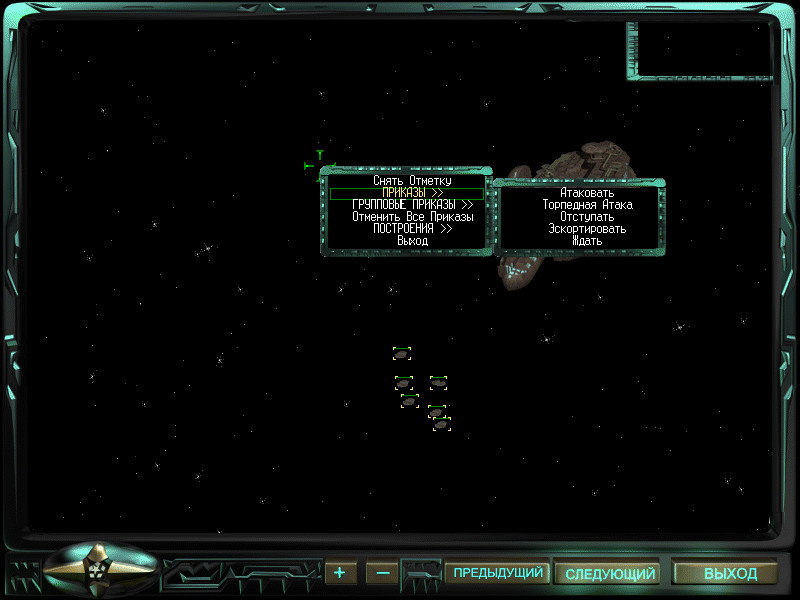This screenshot has width=800, height=600.
Task: Pick the "Эскортировать" escort order
Action: point(587,229)
